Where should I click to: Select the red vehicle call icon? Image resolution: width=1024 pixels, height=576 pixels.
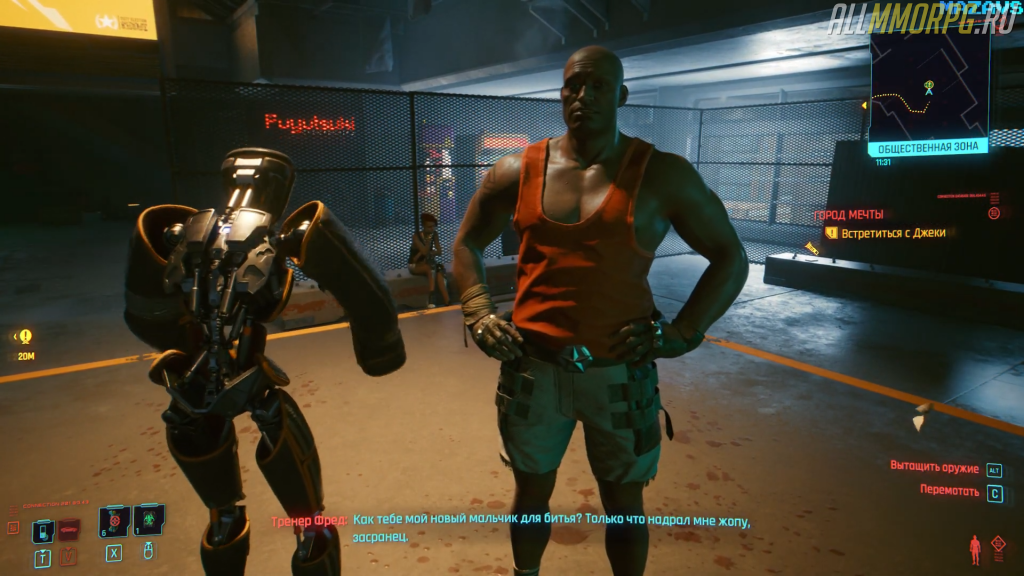tap(69, 530)
